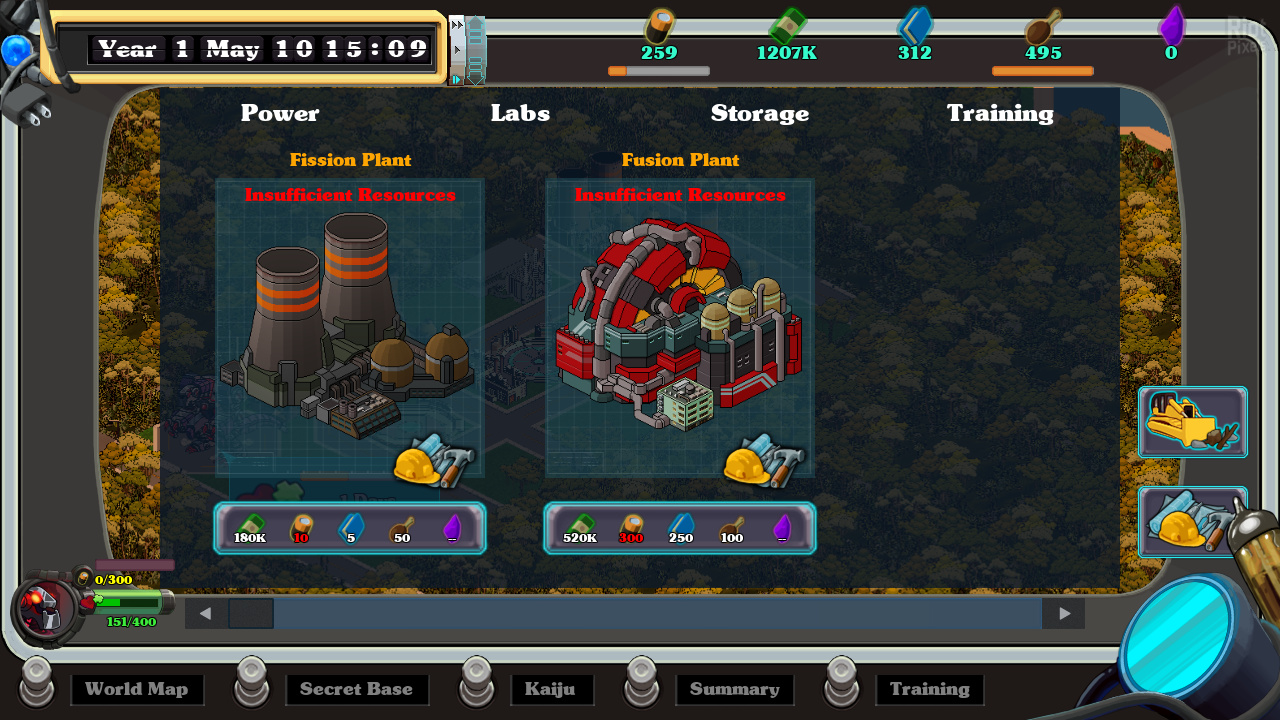Screen dimensions: 1280x720
Task: Select the Storage category tab
Action: 760,114
